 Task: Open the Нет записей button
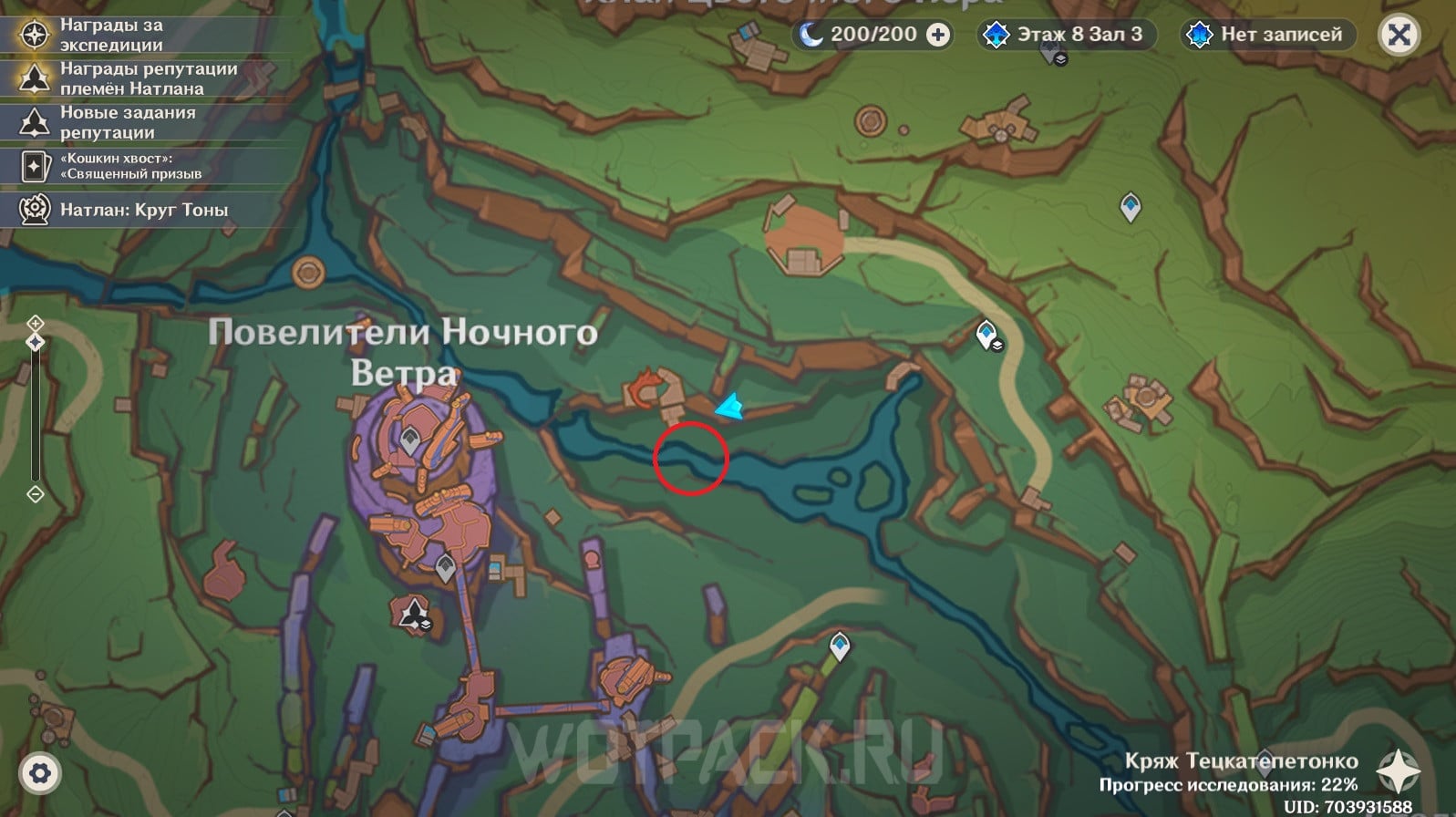1268,35
